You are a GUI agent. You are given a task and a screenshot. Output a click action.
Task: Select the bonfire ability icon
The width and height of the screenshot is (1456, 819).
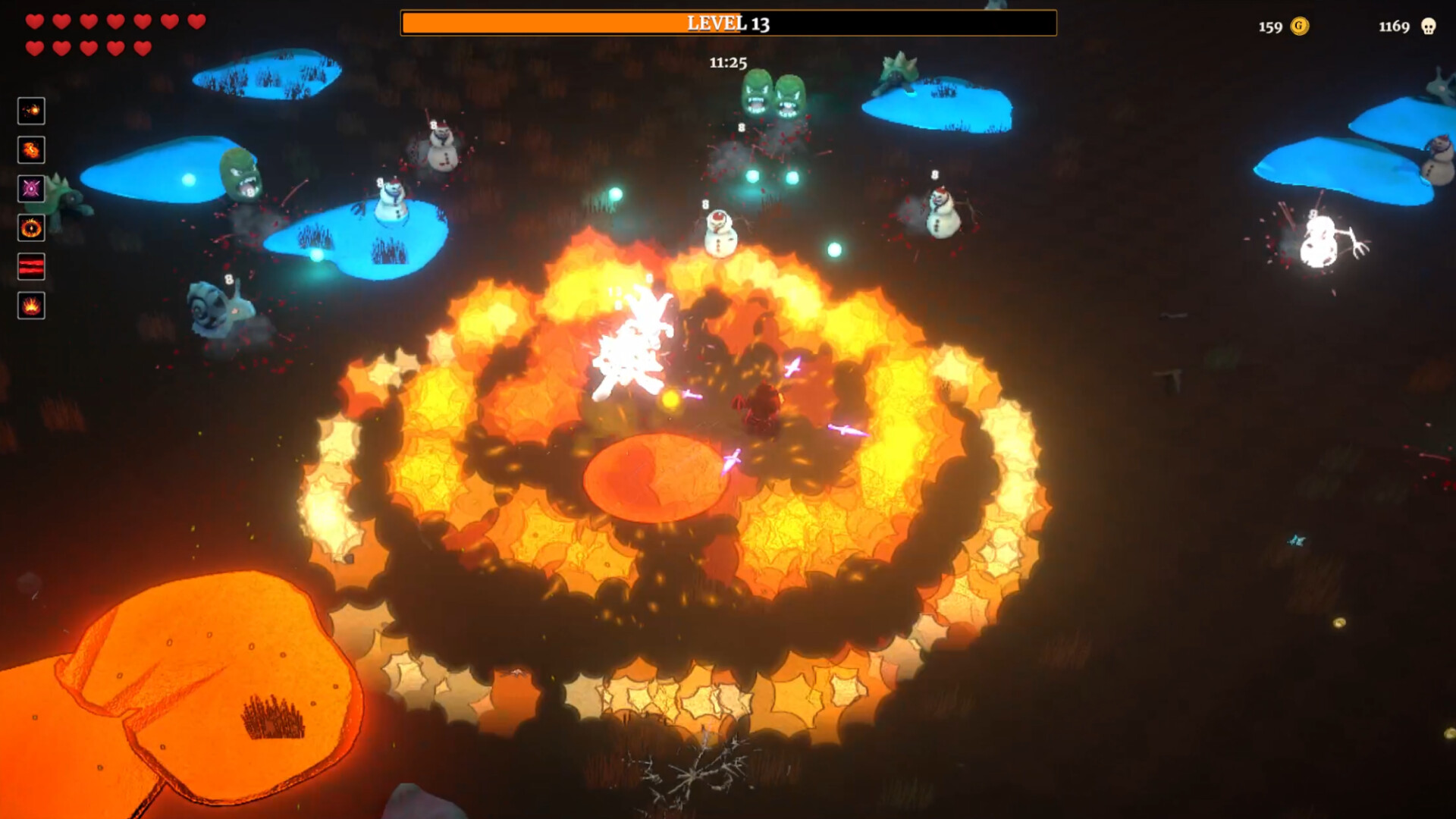pos(31,306)
